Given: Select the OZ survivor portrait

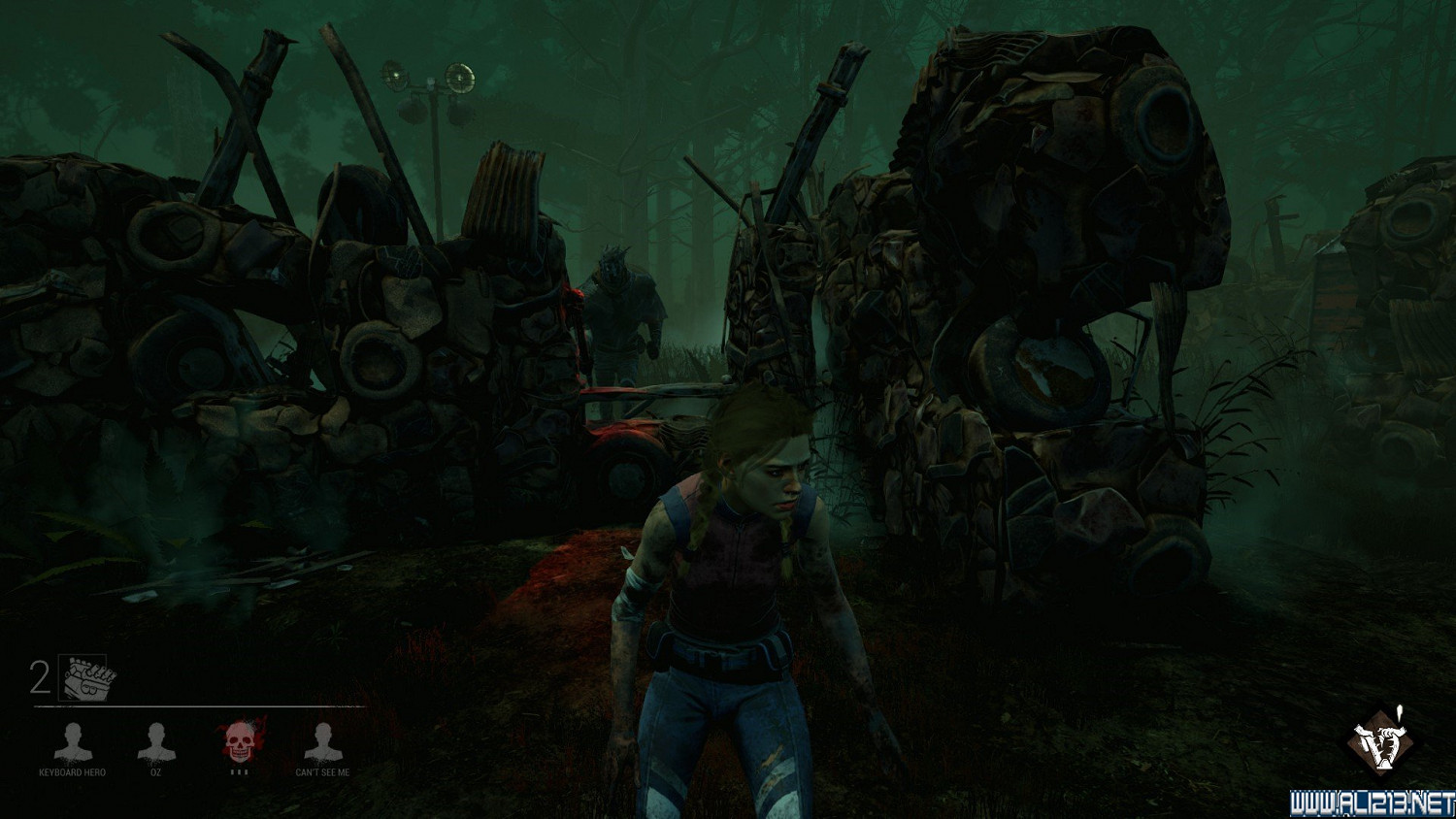Looking at the screenshot, I should (x=155, y=742).
